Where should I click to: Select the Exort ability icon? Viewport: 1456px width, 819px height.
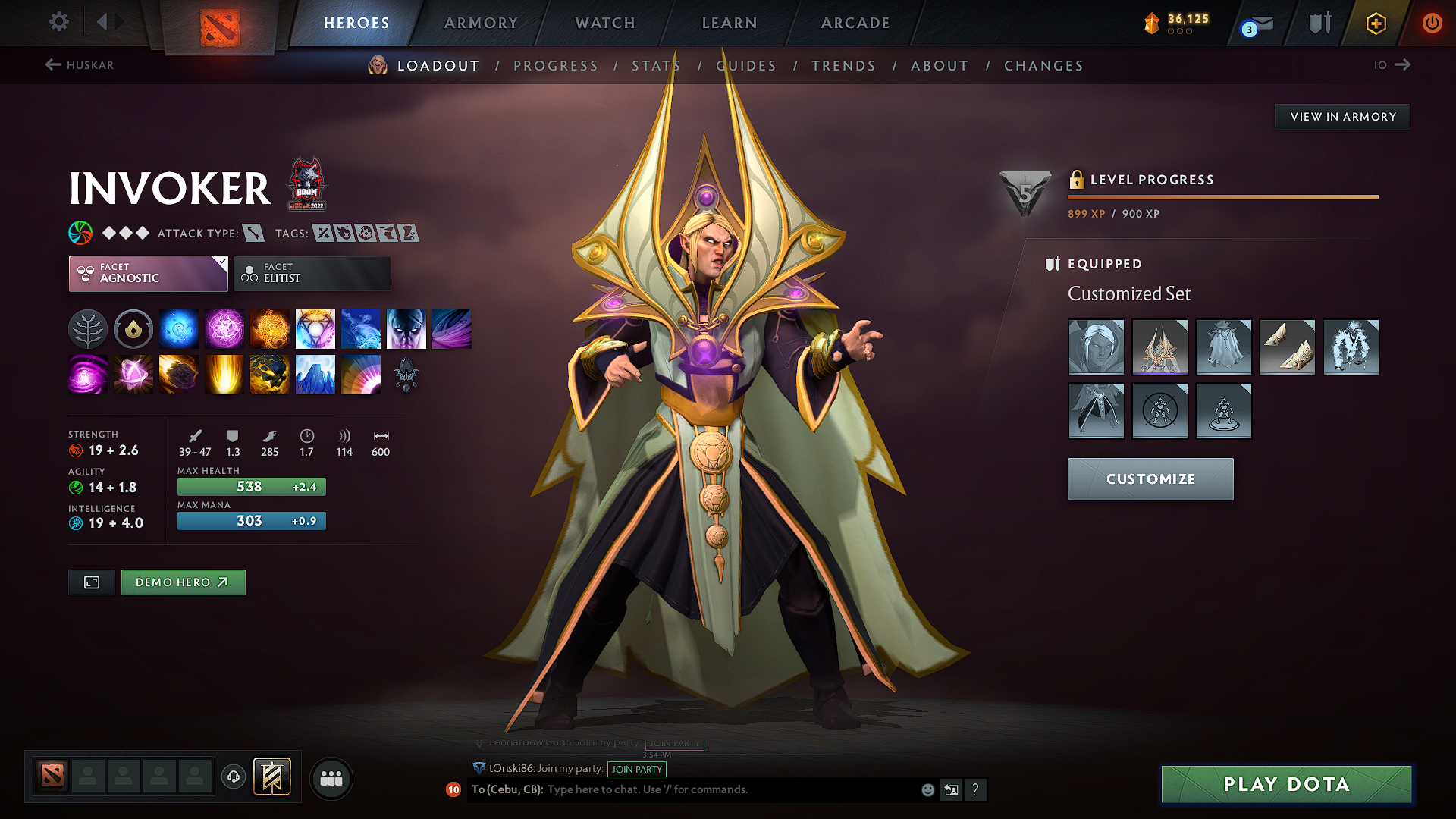click(x=269, y=328)
